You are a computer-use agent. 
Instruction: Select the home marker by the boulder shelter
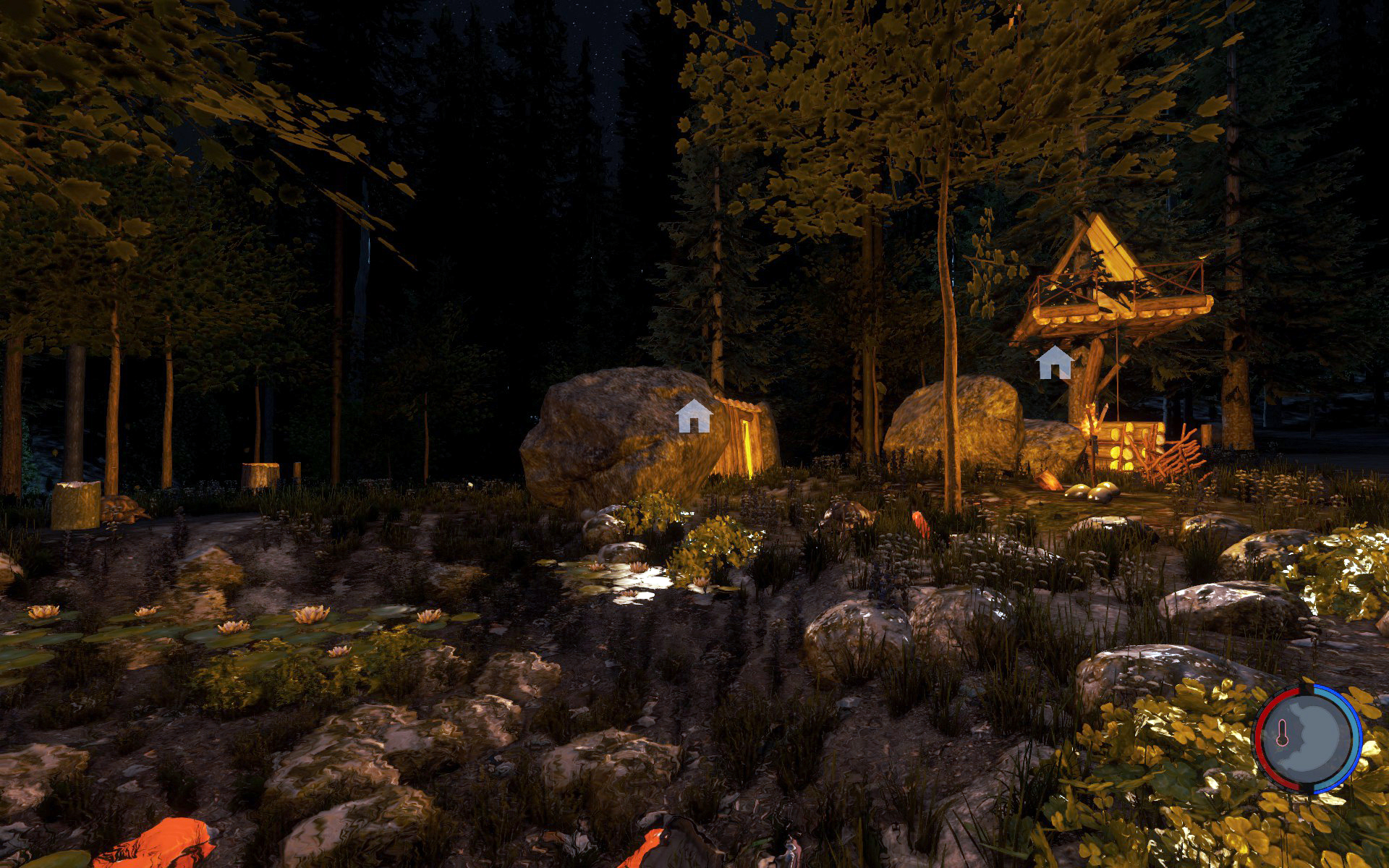point(694,417)
